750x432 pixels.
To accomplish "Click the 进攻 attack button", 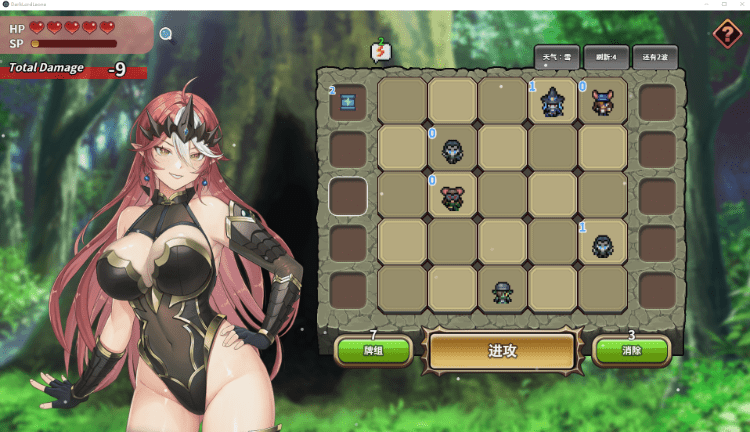I will point(502,351).
